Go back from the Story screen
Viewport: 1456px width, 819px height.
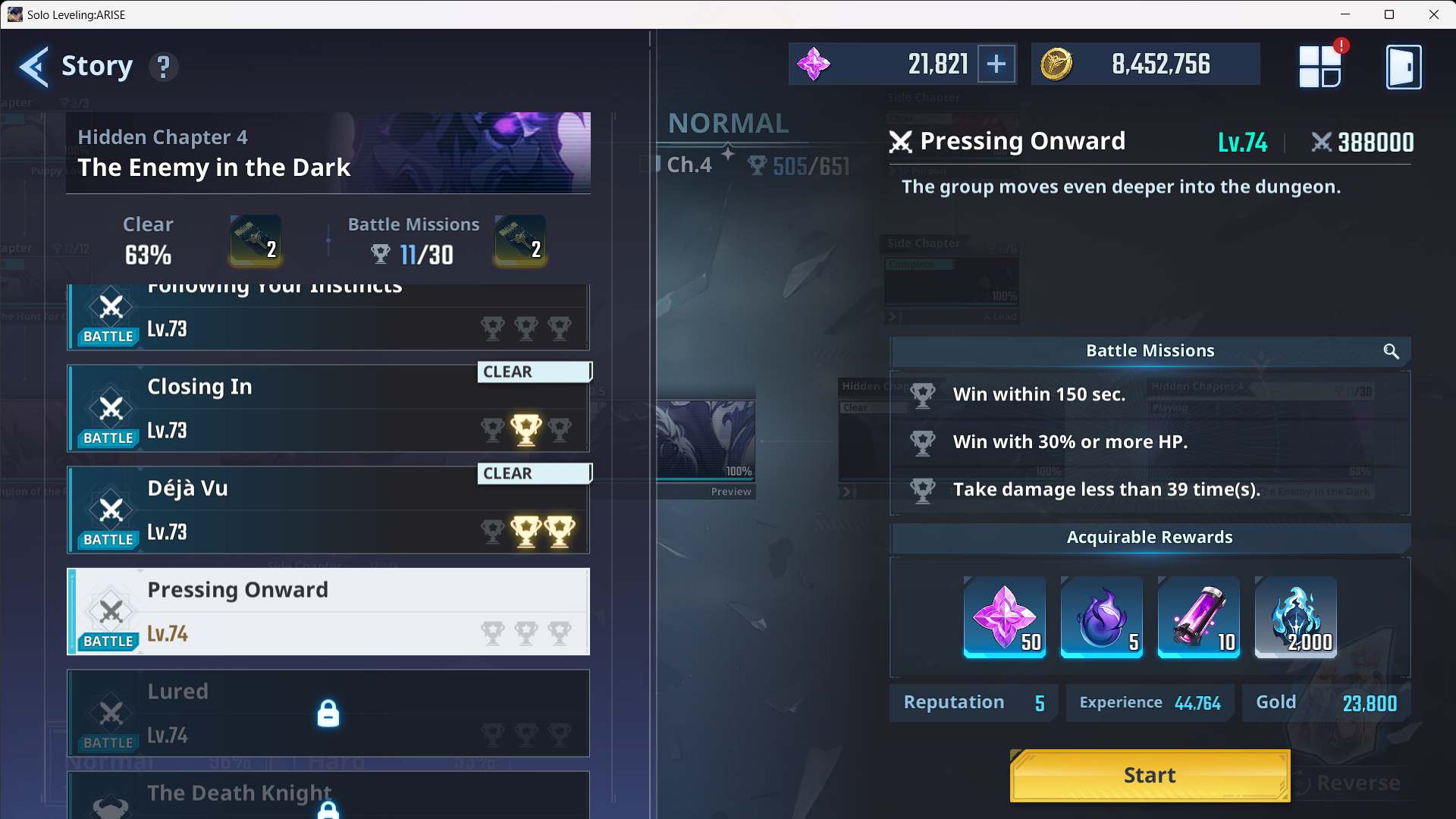(x=34, y=67)
